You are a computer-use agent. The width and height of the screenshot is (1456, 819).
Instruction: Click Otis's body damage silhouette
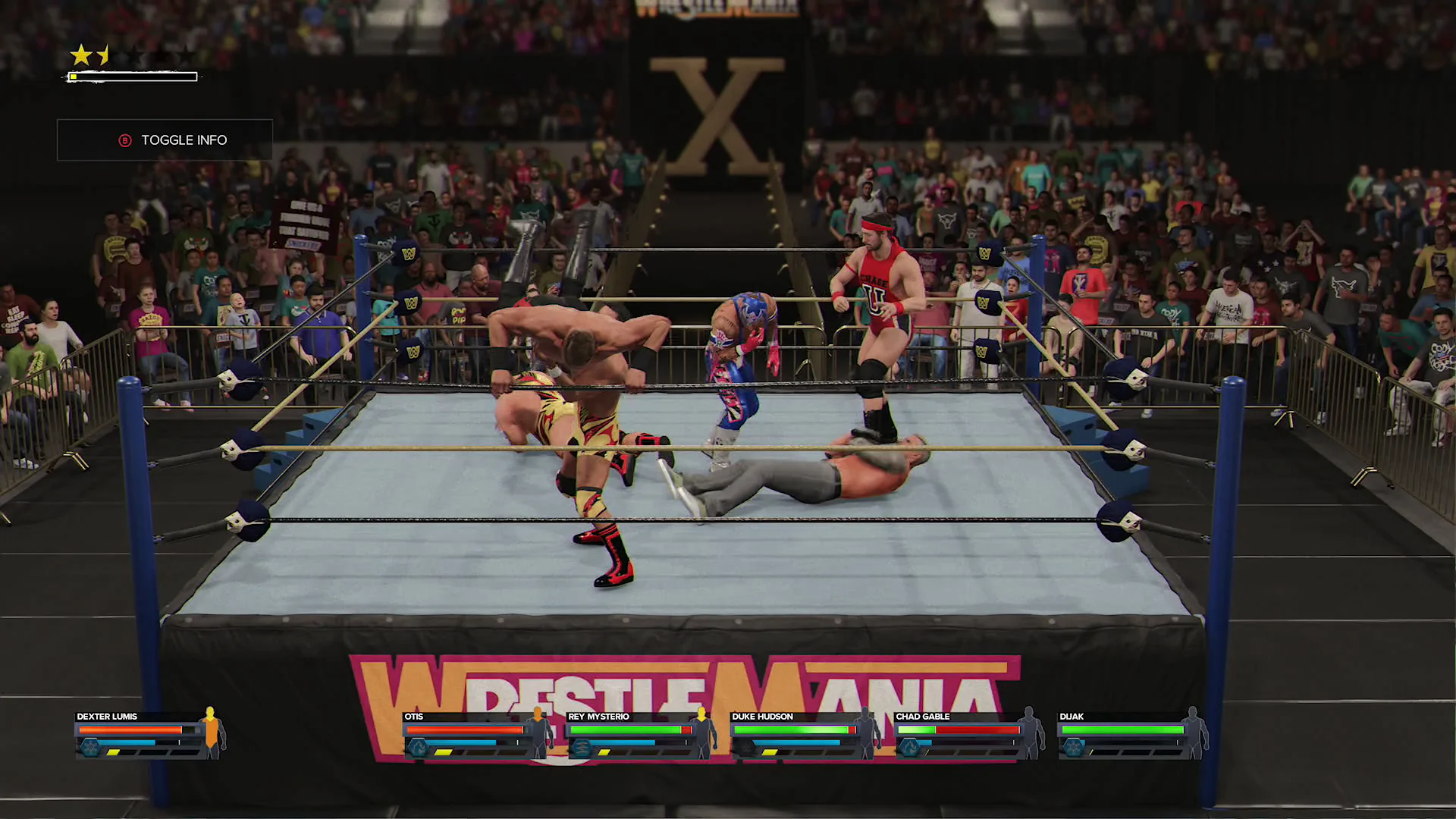539,733
